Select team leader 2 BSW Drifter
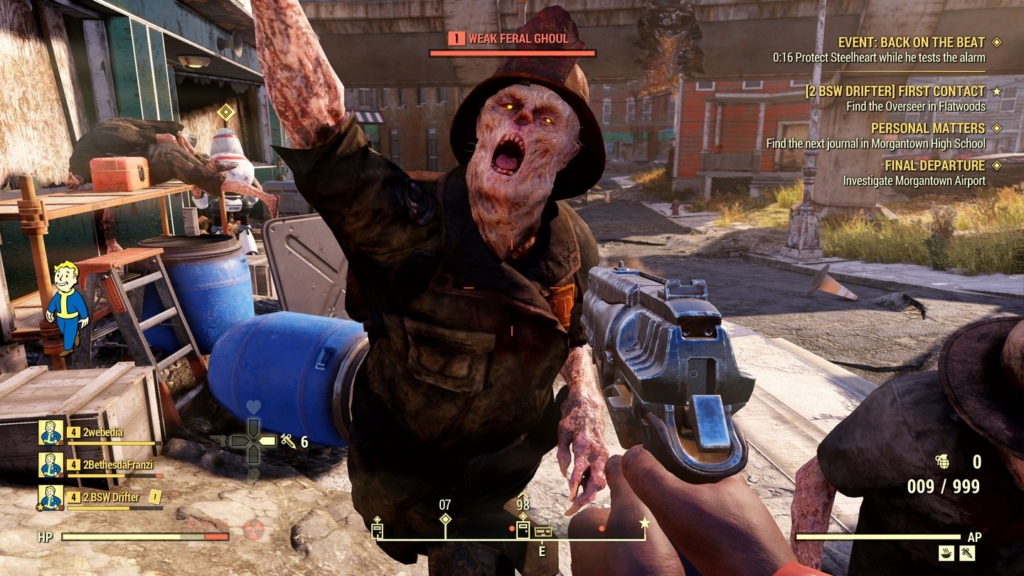This screenshot has width=1024, height=576. [x=112, y=497]
